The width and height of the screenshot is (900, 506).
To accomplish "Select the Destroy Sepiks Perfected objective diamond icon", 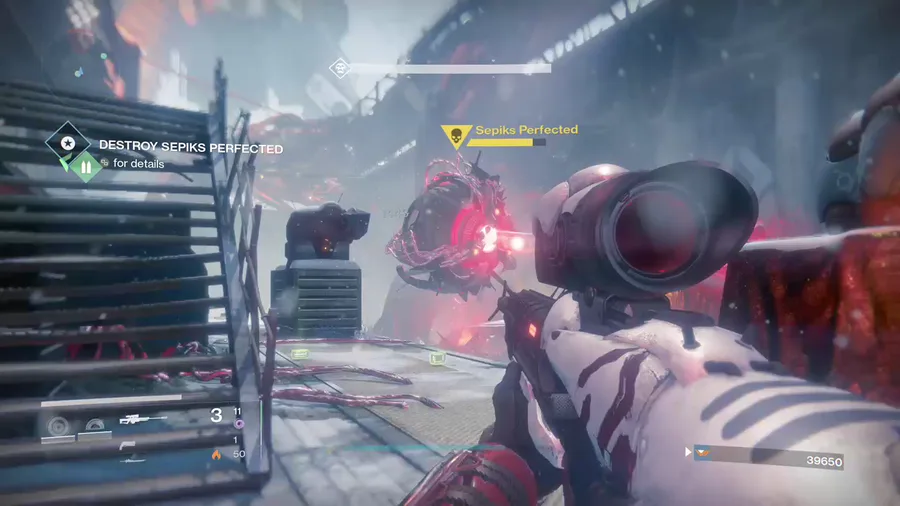I will point(68,143).
